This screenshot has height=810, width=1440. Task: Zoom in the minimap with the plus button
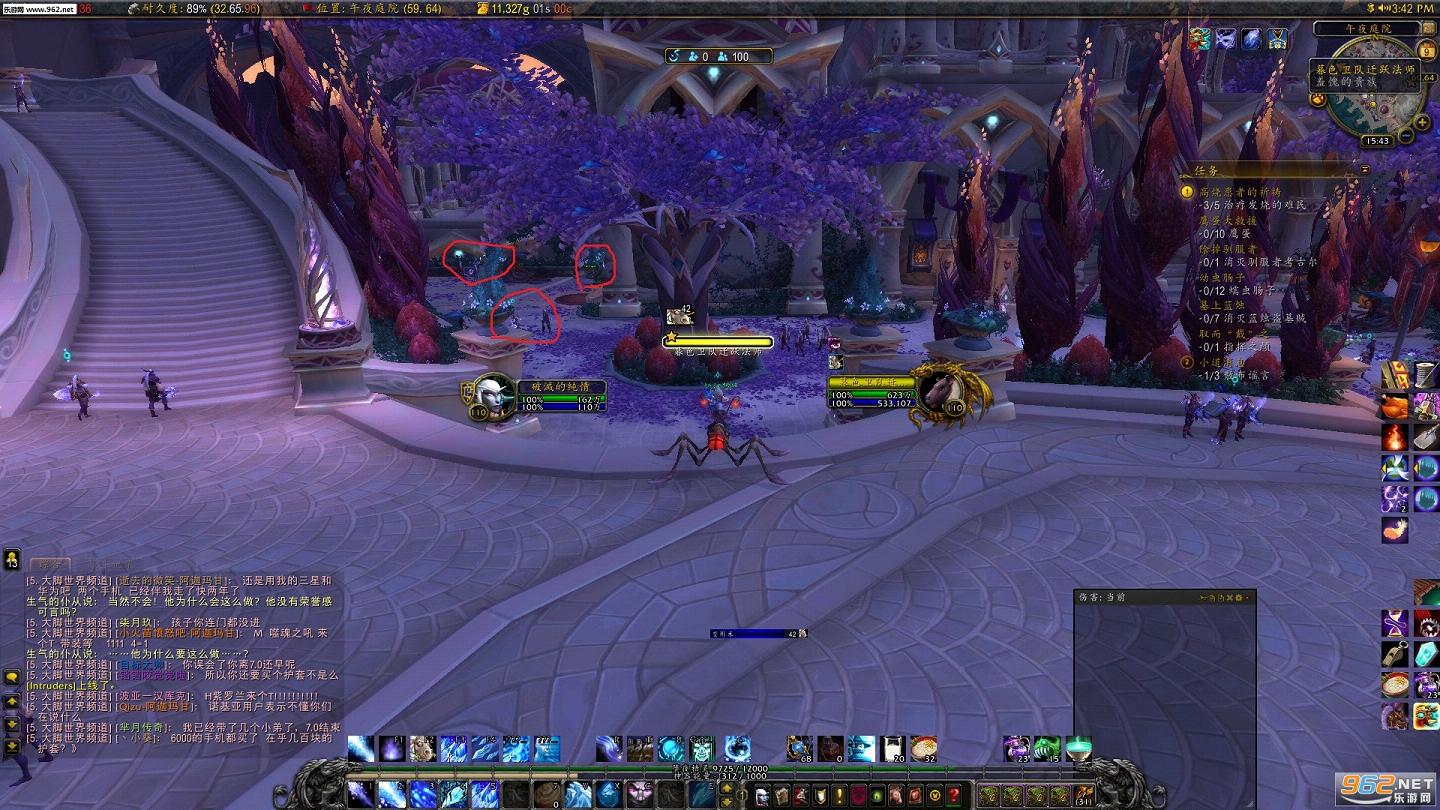[x=1423, y=123]
